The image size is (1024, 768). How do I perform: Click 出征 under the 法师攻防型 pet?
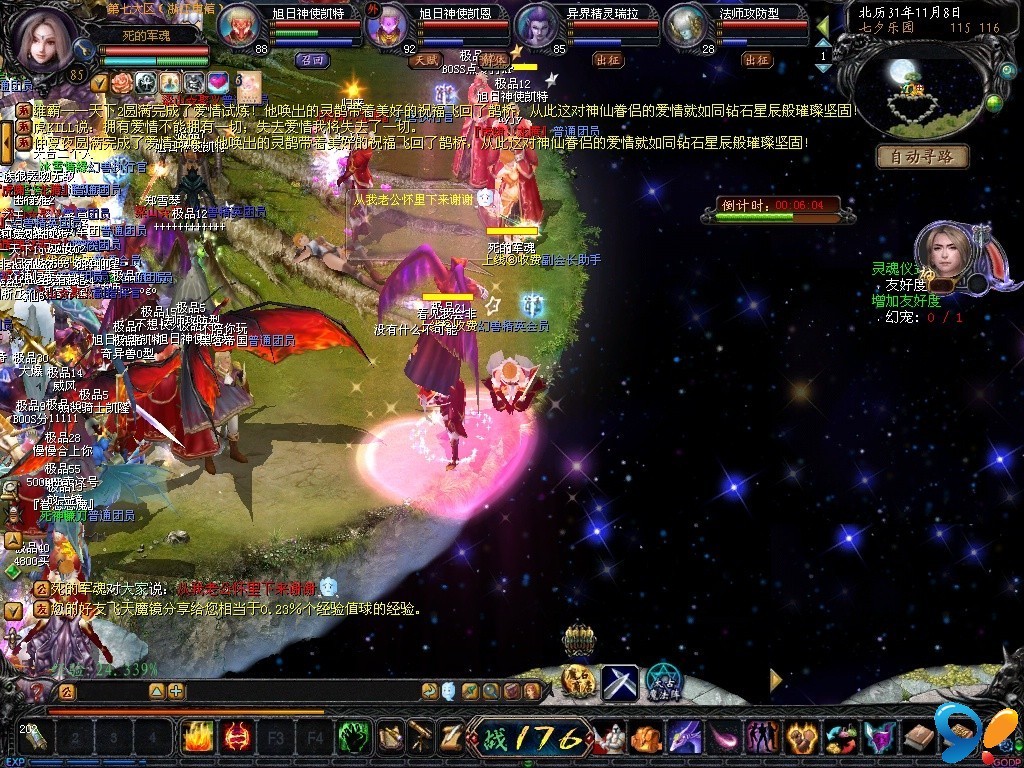click(x=757, y=59)
